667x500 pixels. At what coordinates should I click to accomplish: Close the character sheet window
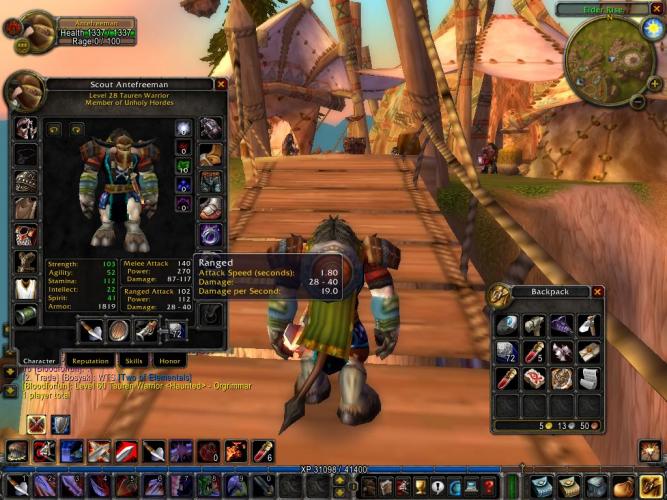click(x=221, y=85)
